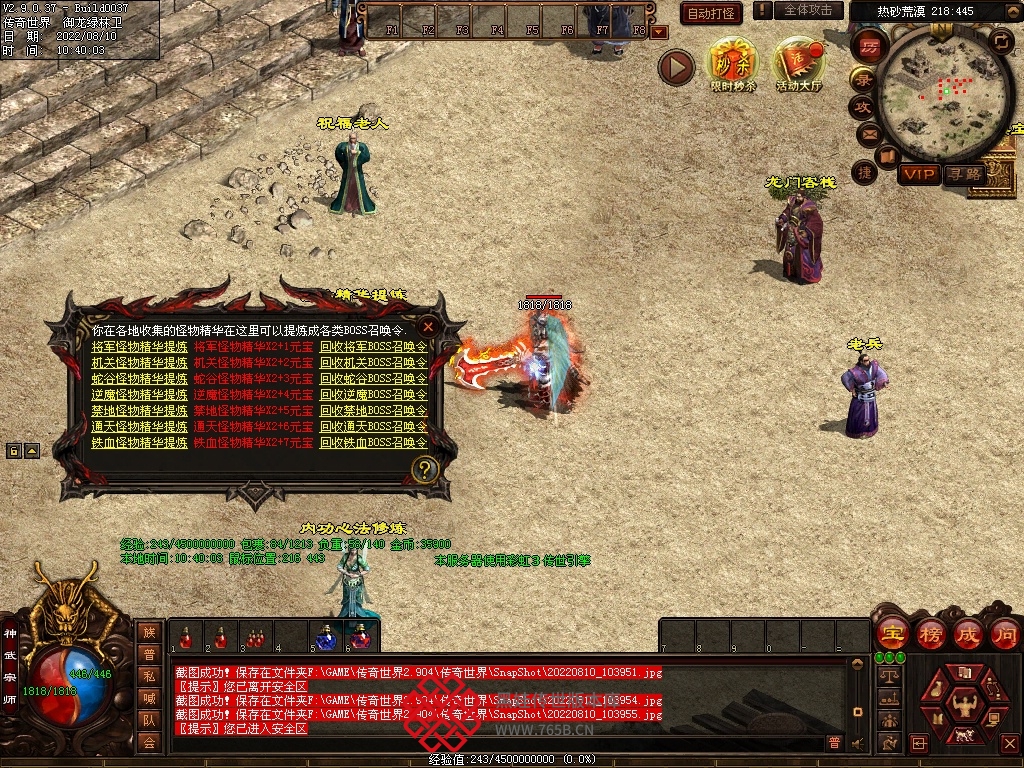Activate the 全体攻击 attack mode button
The image size is (1024, 768).
click(x=808, y=10)
